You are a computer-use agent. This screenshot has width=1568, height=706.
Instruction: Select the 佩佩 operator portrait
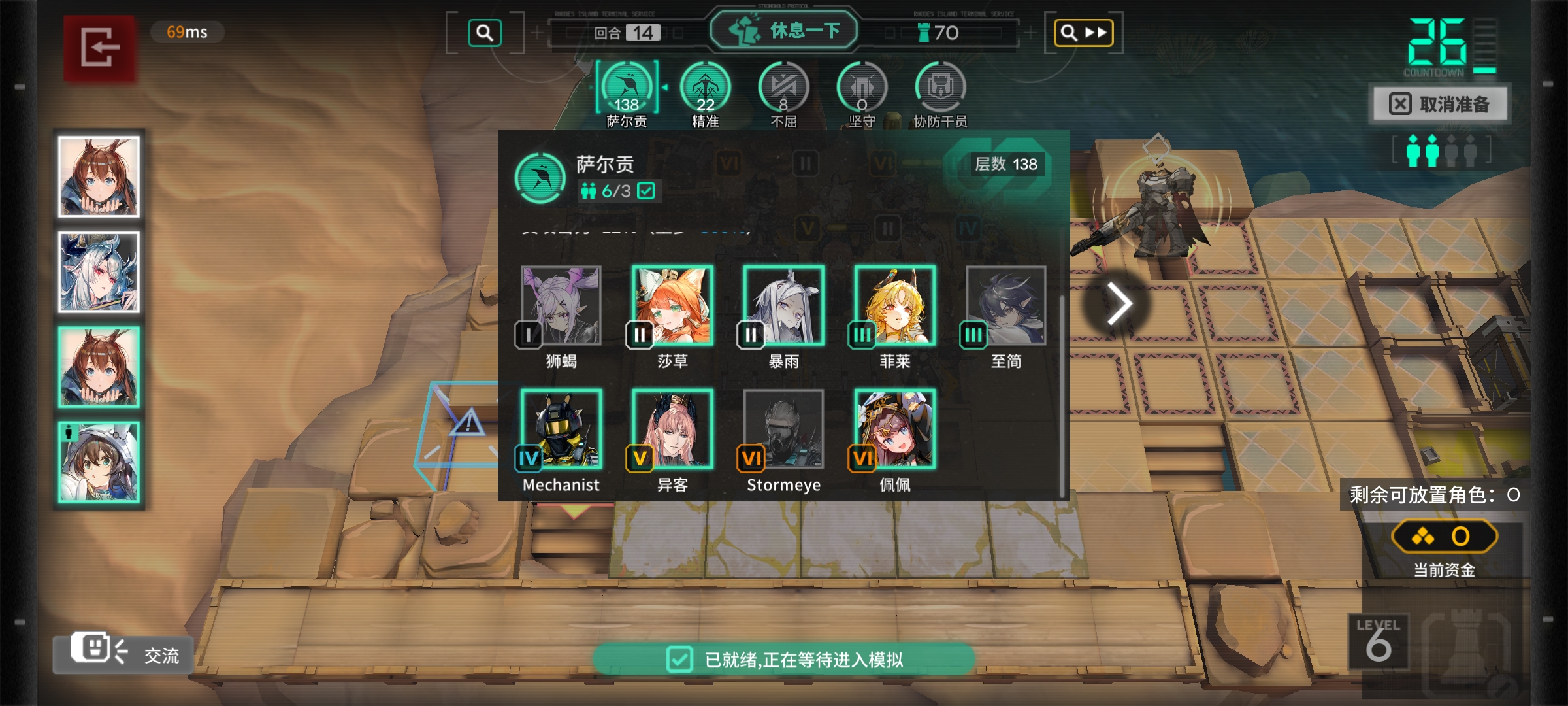(894, 429)
